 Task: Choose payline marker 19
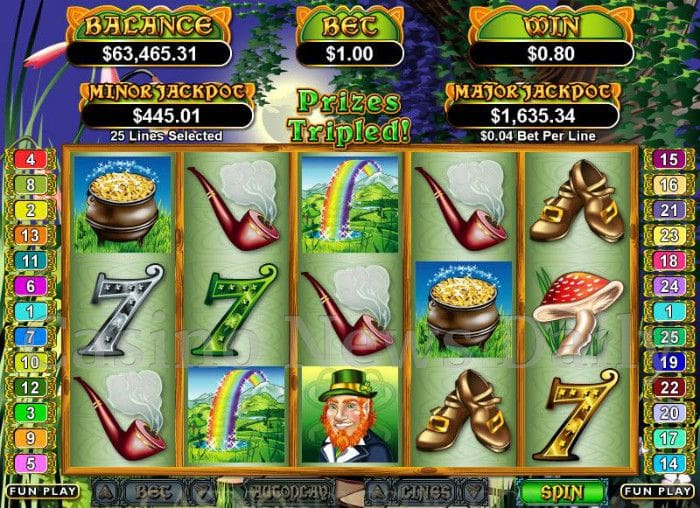pos(669,361)
